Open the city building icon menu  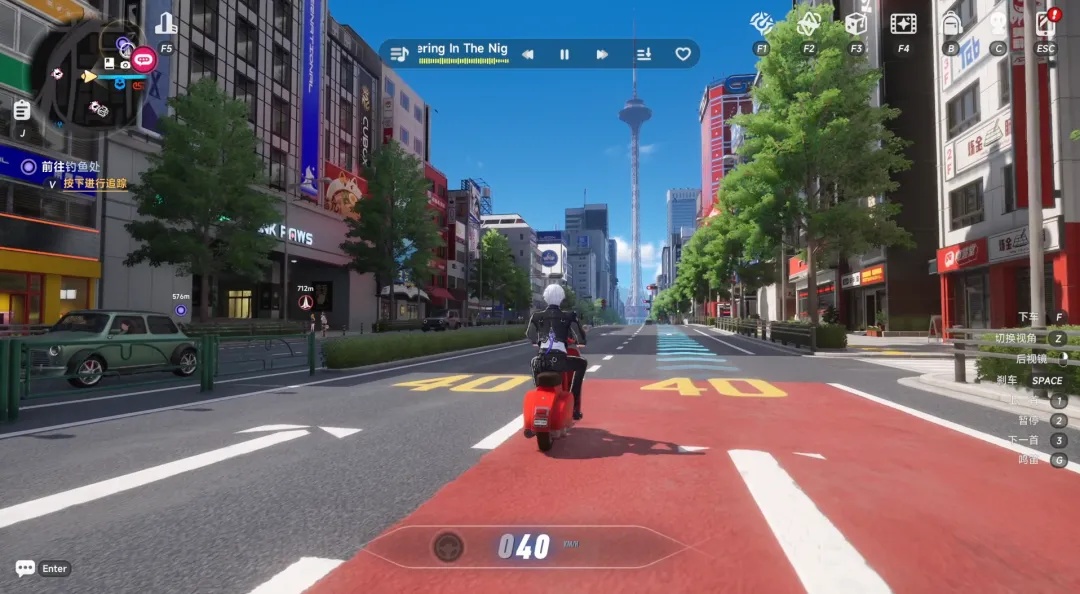pyautogui.click(x=166, y=24)
